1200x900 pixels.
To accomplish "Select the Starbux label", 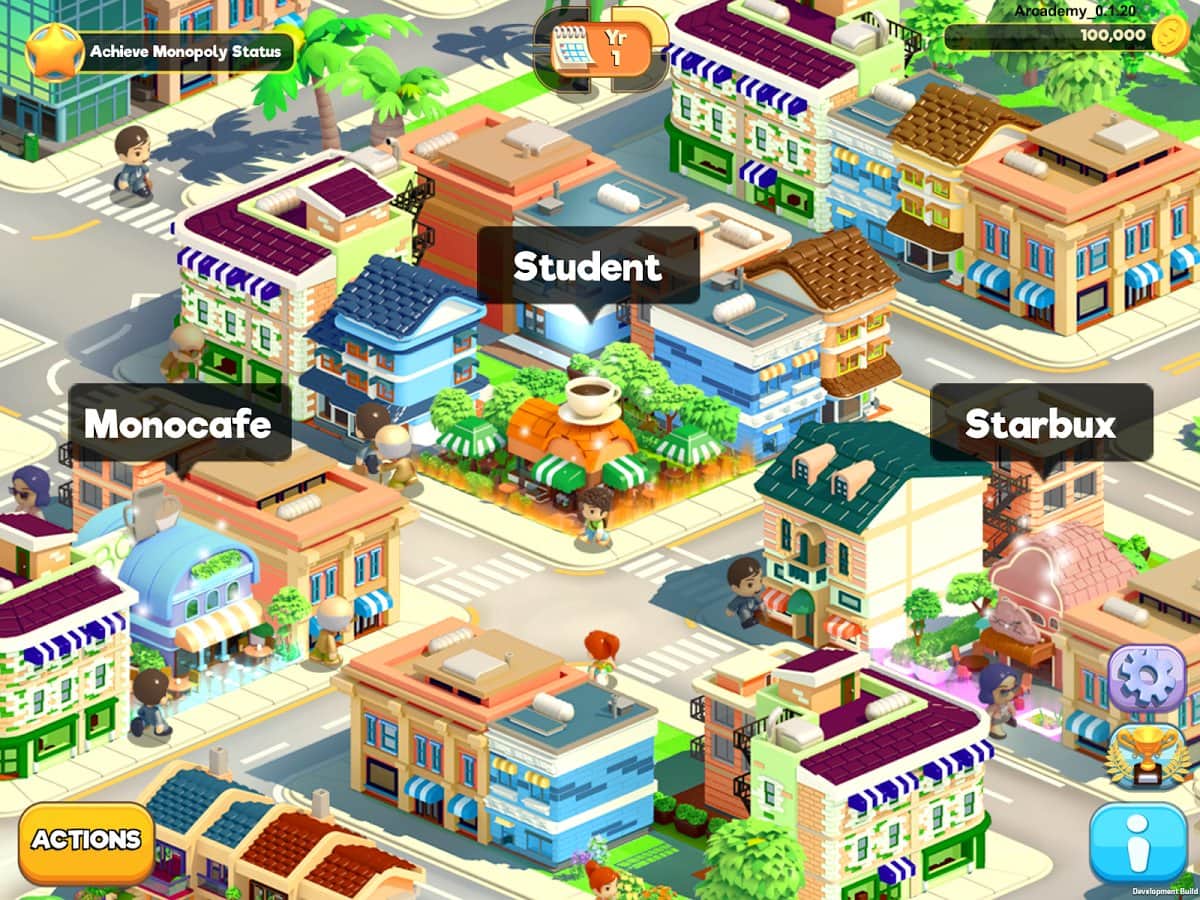I will click(x=1040, y=423).
